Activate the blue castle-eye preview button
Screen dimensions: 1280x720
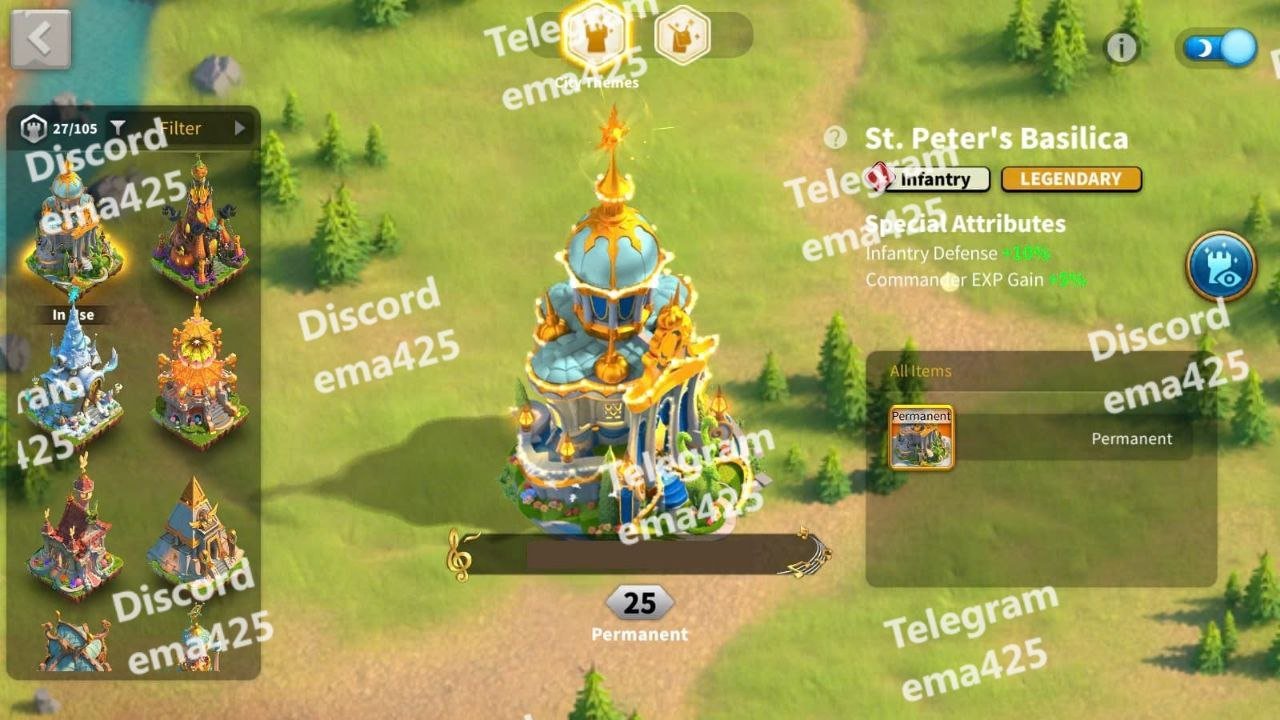[1221, 266]
